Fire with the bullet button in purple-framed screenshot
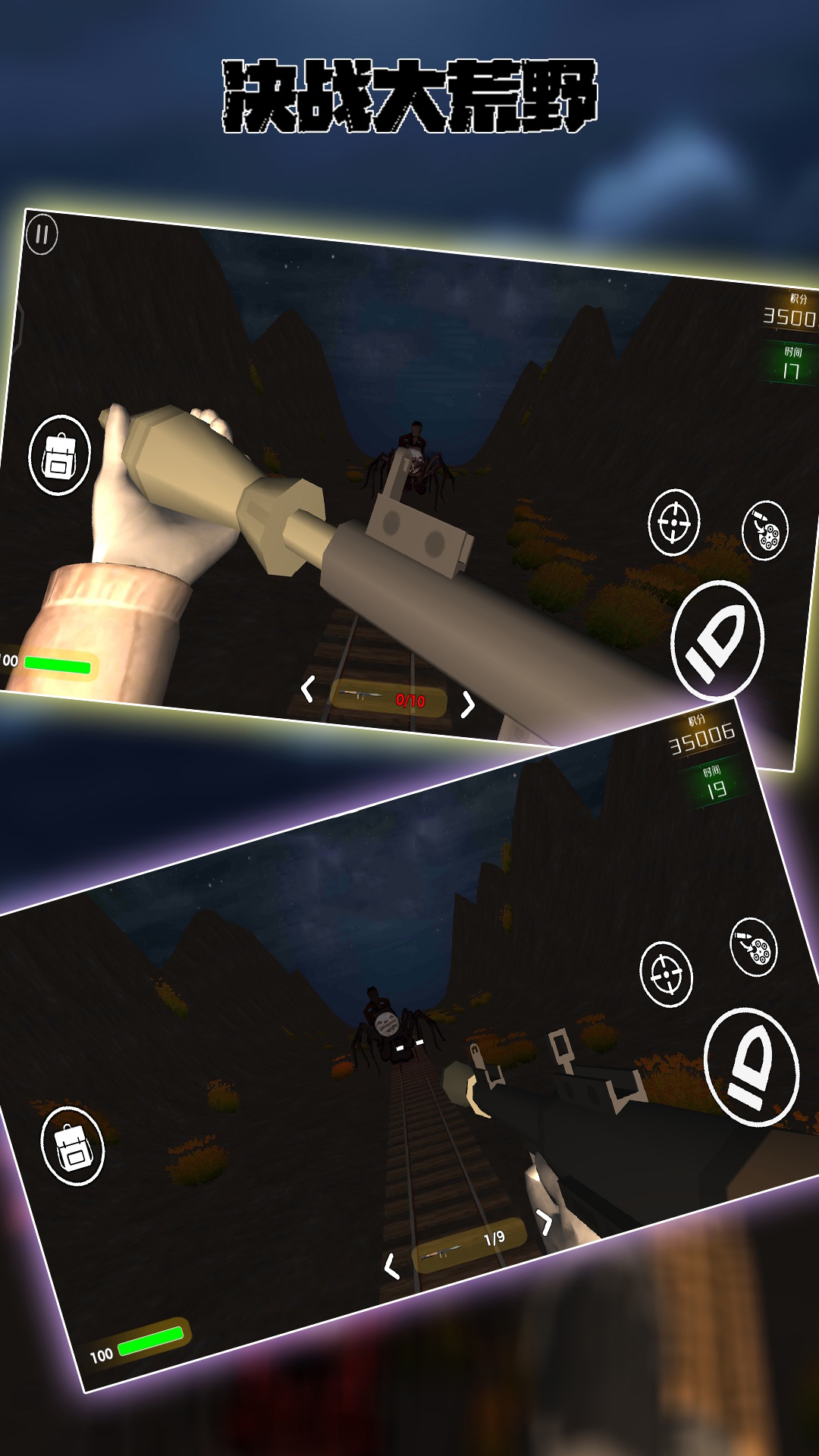This screenshot has height=1456, width=819. tap(751, 1066)
